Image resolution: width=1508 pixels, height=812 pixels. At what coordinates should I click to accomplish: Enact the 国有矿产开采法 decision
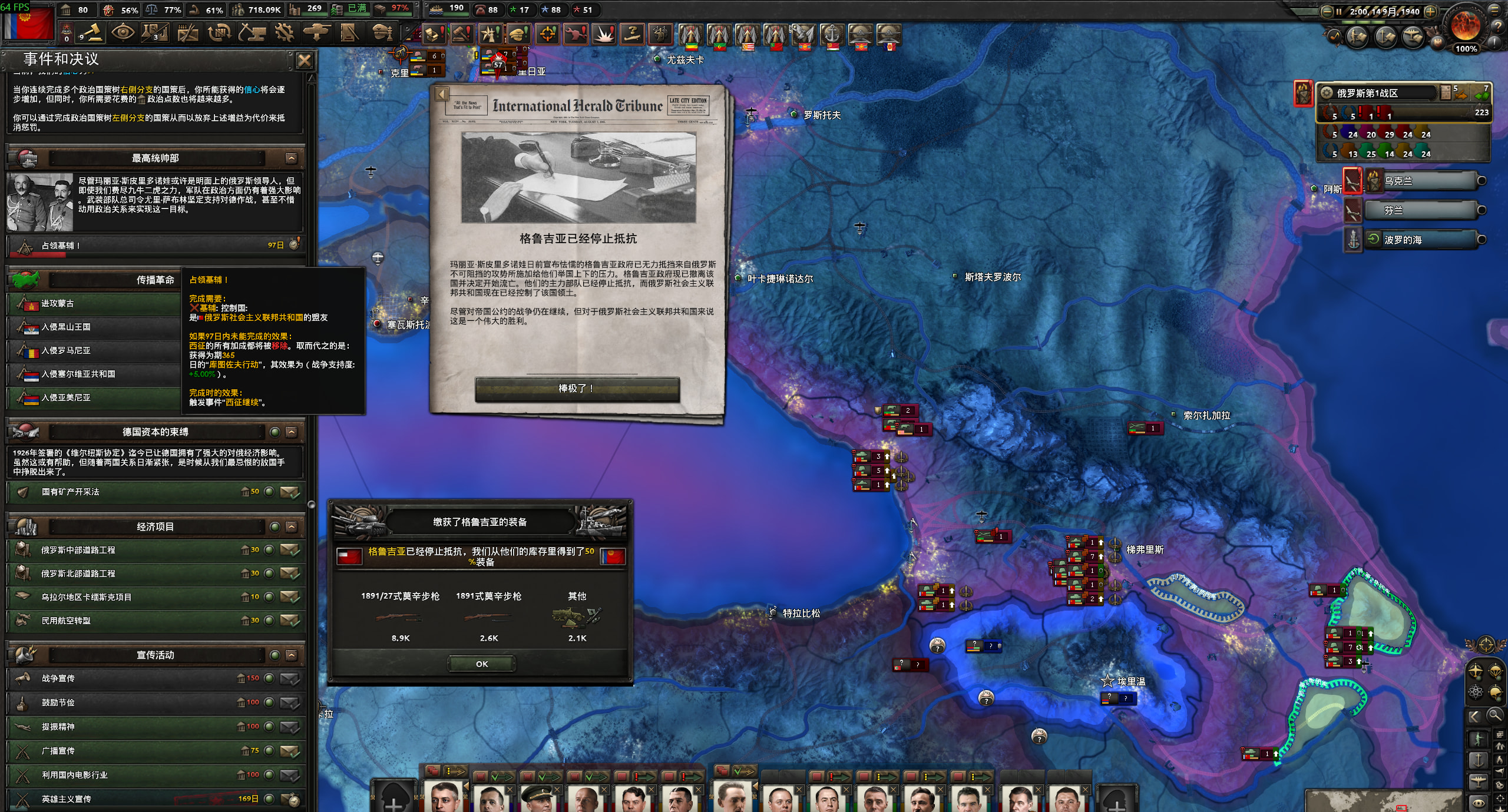[x=289, y=492]
